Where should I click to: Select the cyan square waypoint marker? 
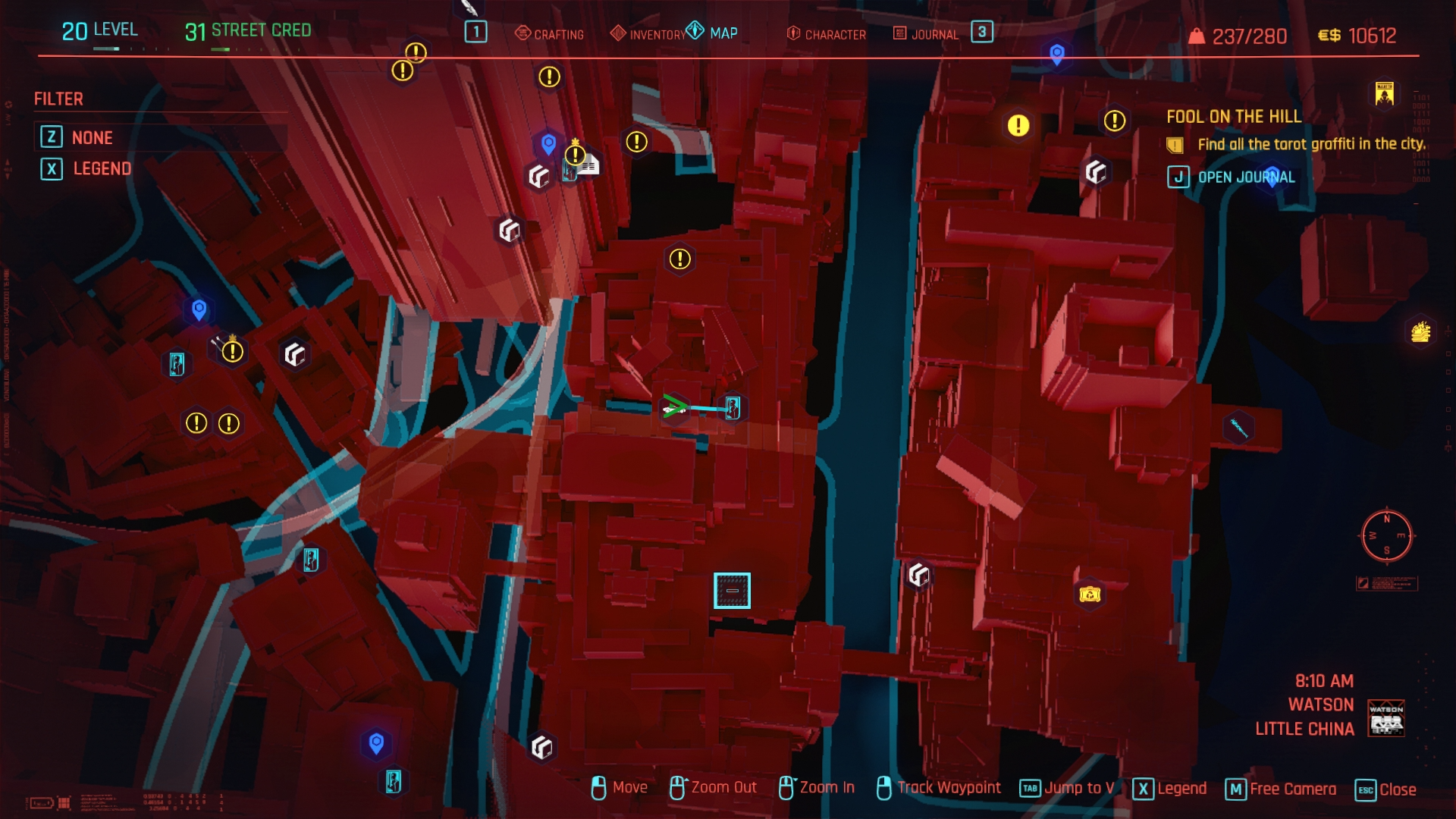(x=732, y=591)
